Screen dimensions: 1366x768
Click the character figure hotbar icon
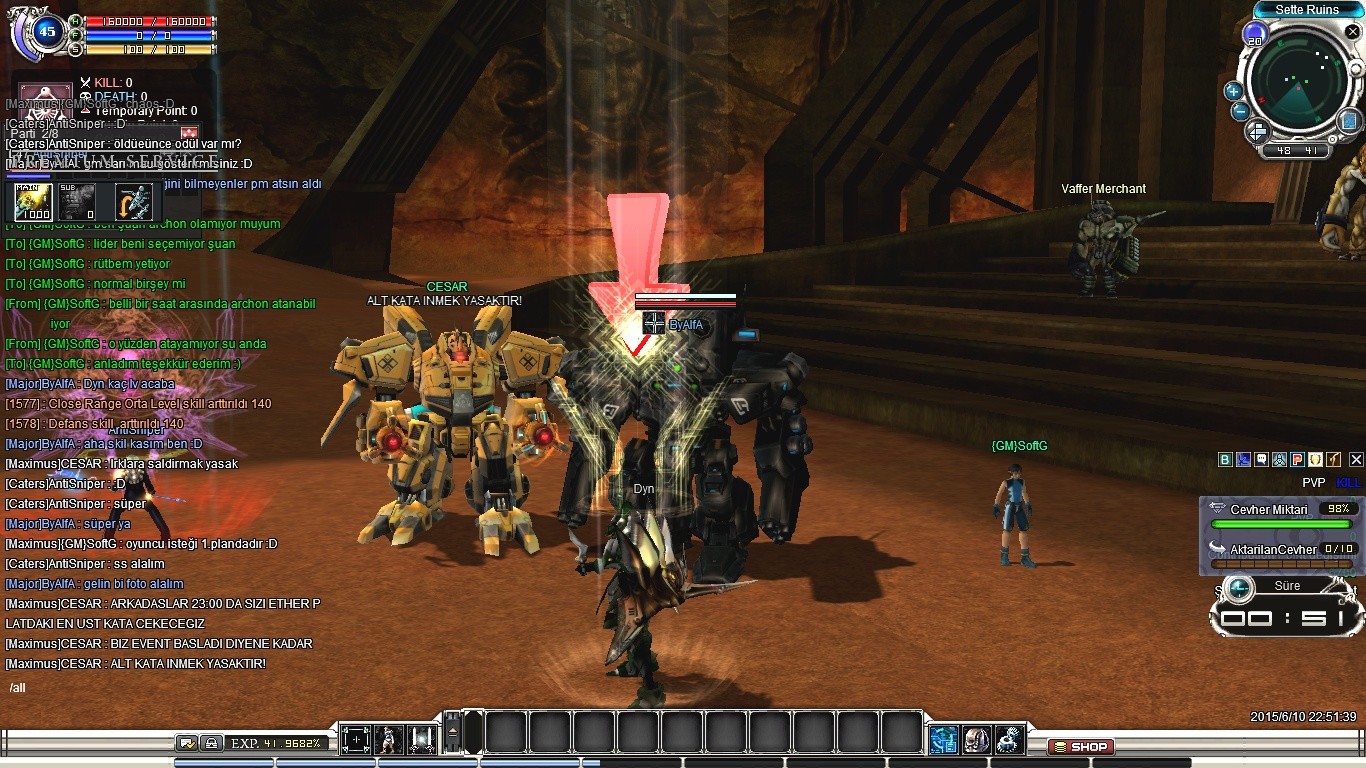(389, 739)
